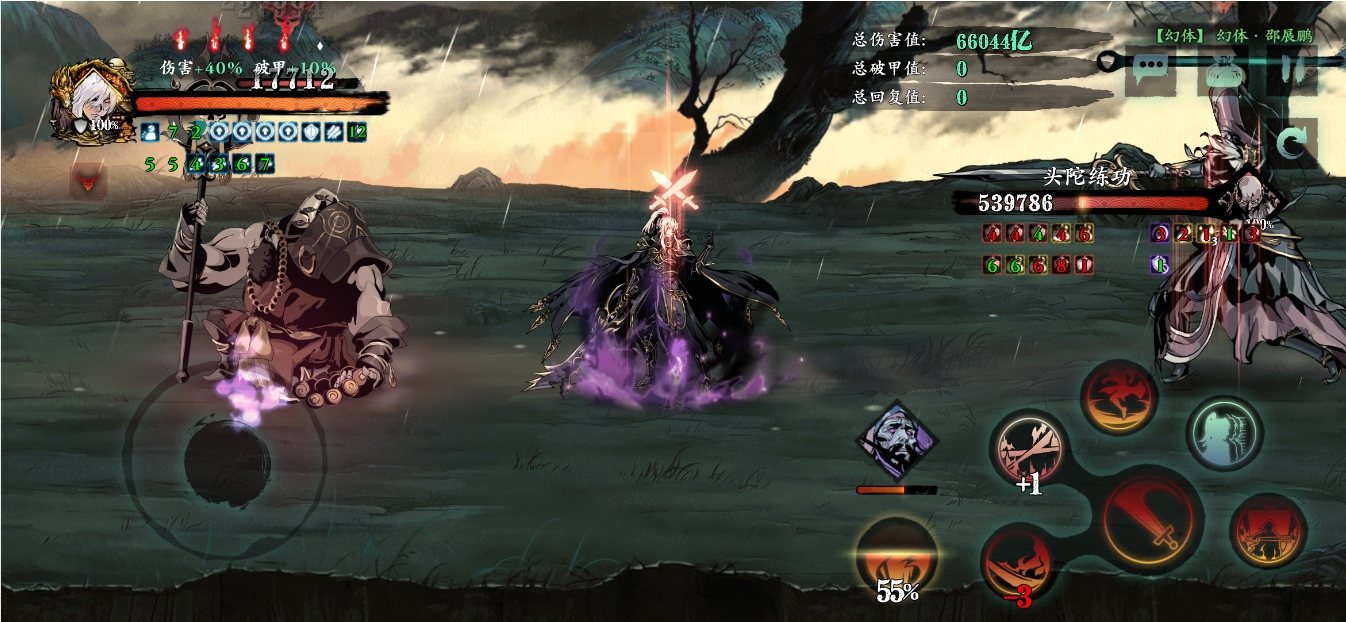Touch the virtual joystick knob

coord(227,462)
